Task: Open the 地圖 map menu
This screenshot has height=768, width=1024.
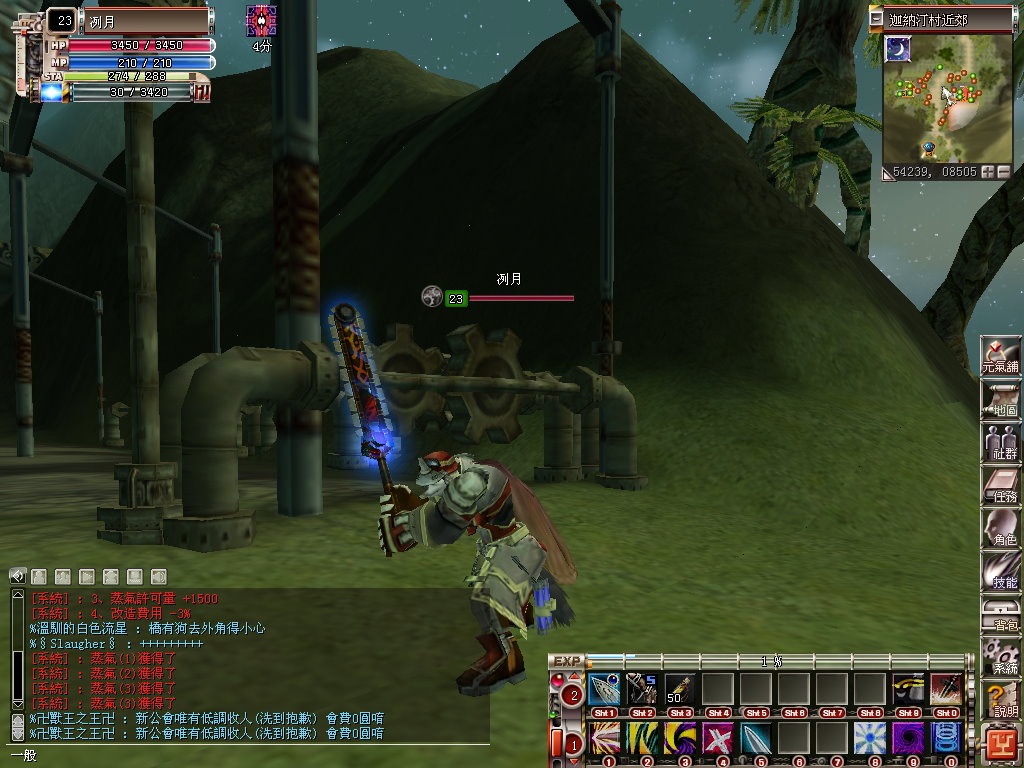Action: coord(1000,399)
